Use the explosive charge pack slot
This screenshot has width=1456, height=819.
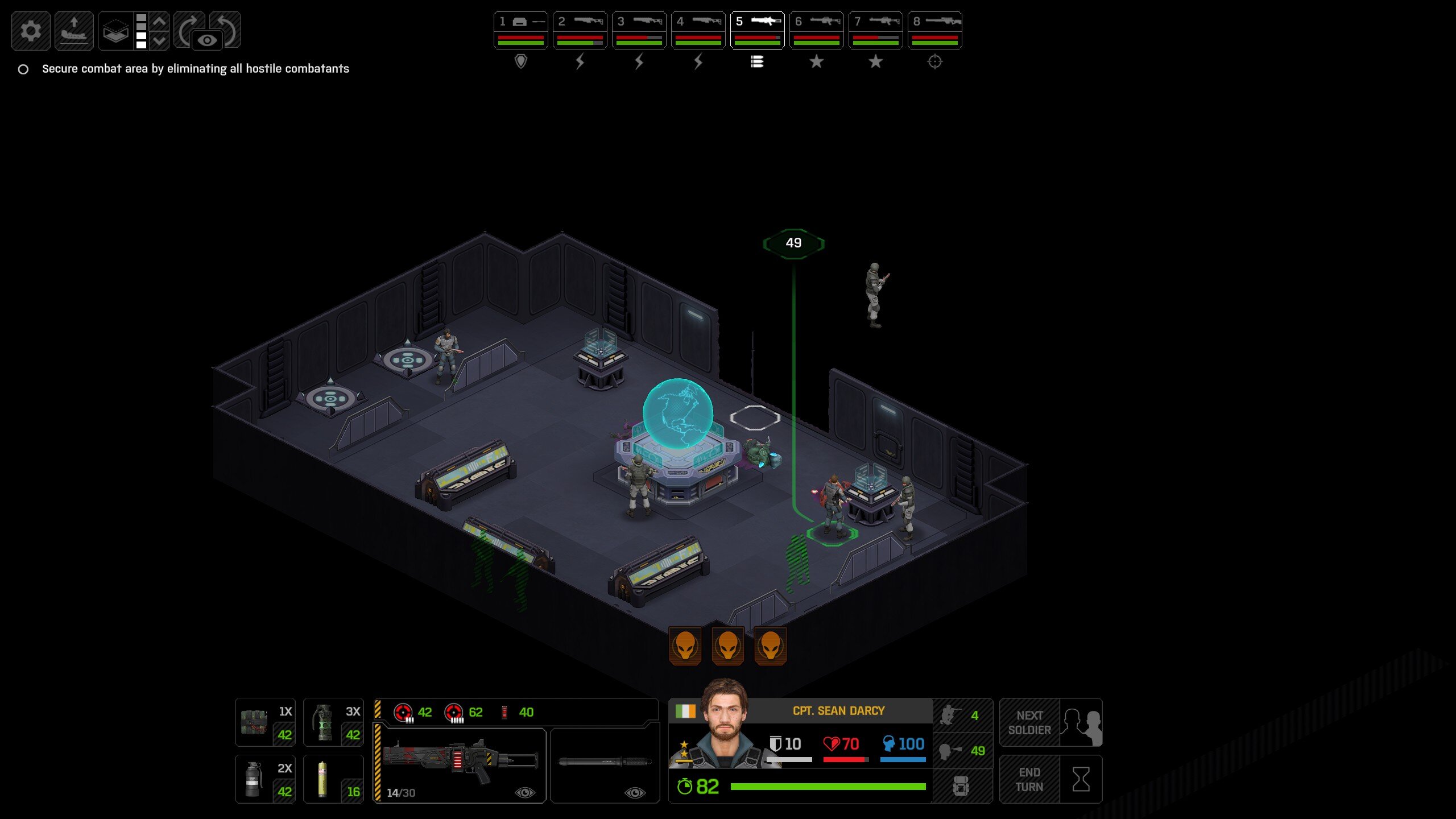[265, 722]
